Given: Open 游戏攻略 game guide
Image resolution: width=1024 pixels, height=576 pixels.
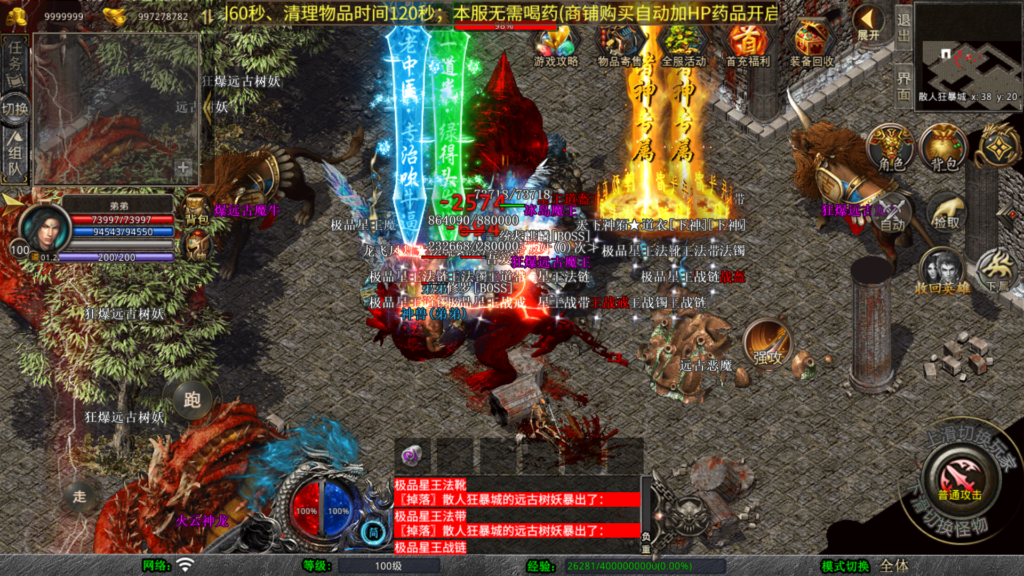Looking at the screenshot, I should click(555, 44).
